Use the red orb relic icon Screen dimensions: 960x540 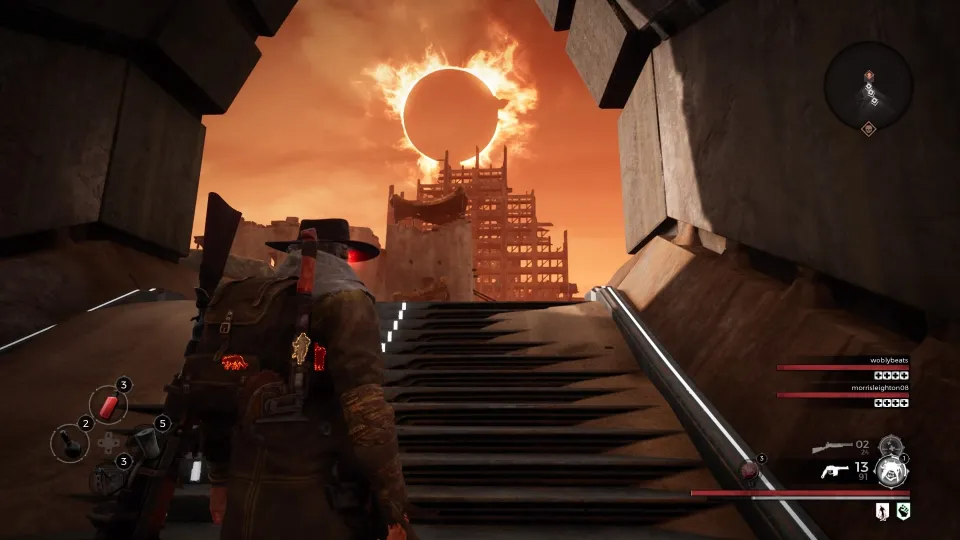(x=748, y=468)
